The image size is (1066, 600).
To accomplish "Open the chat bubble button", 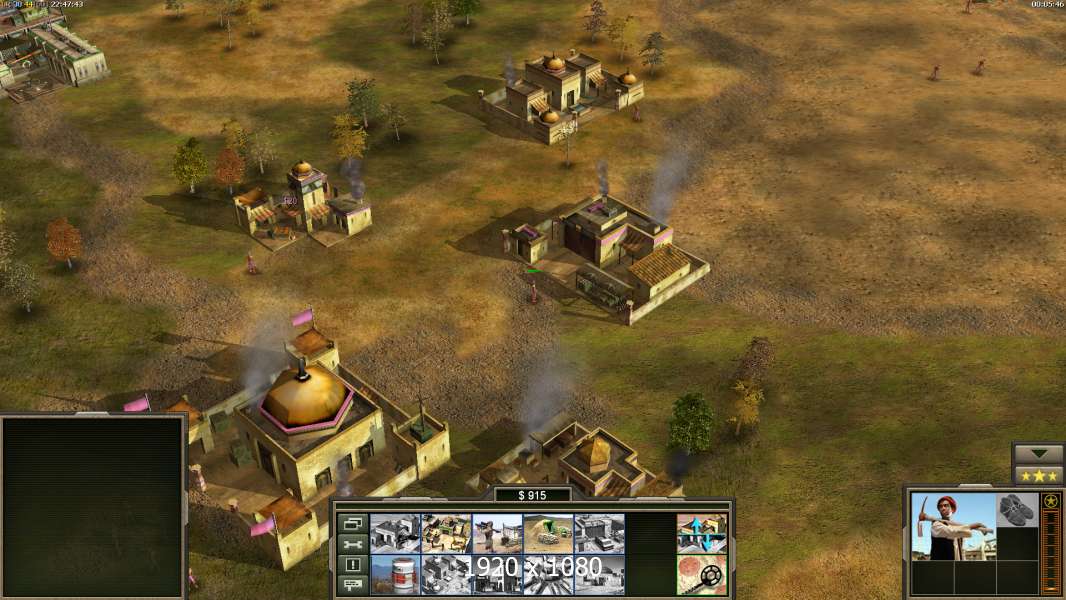I will point(352,584).
